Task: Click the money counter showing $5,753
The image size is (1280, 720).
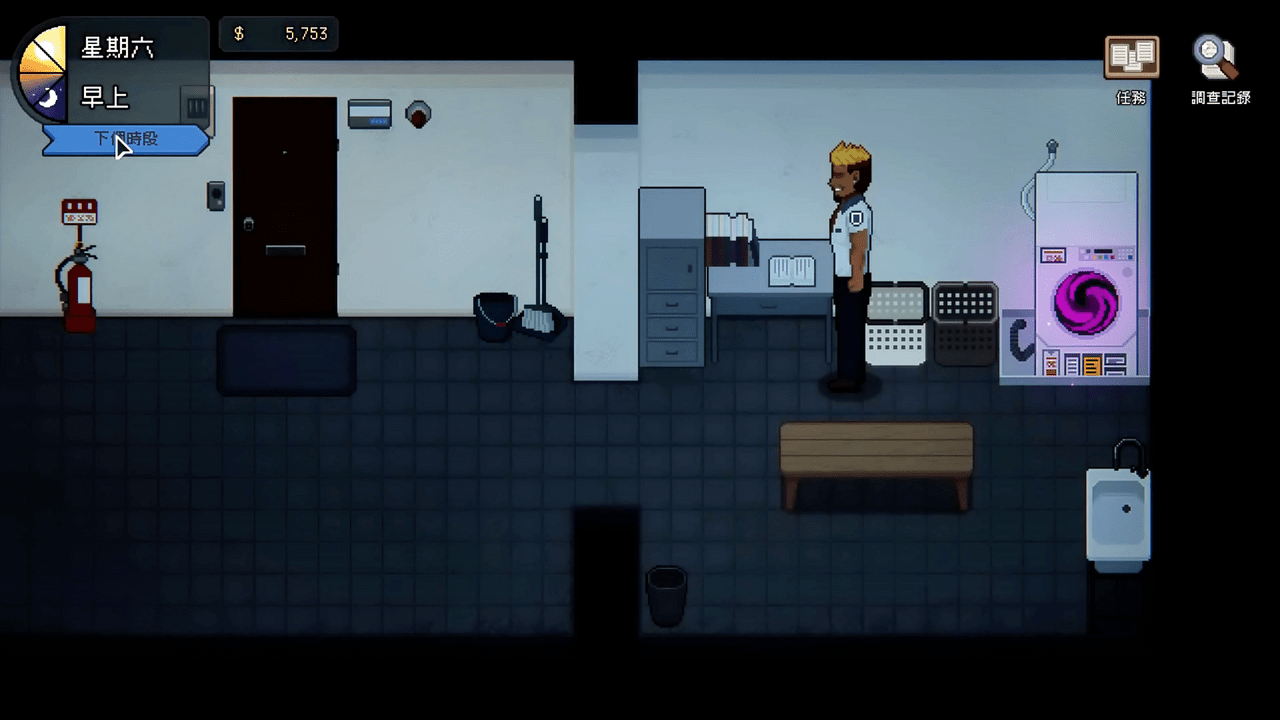Action: [278, 33]
